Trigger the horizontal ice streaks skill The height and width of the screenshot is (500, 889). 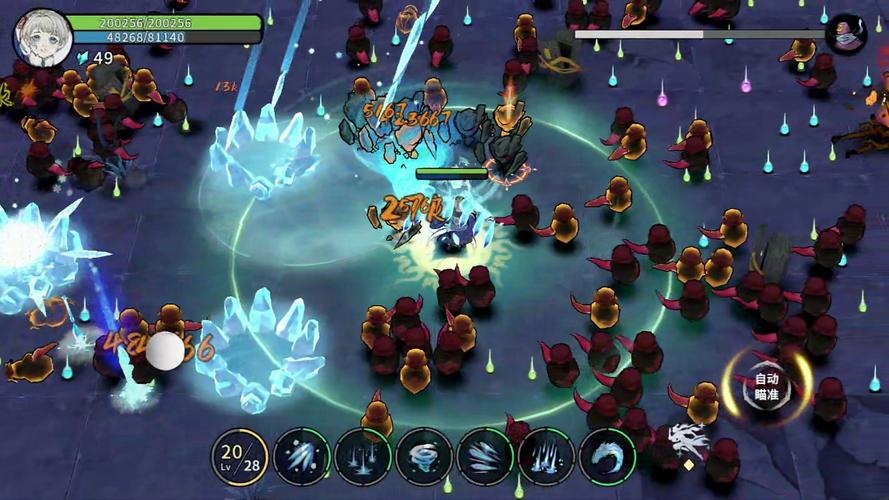(485, 457)
